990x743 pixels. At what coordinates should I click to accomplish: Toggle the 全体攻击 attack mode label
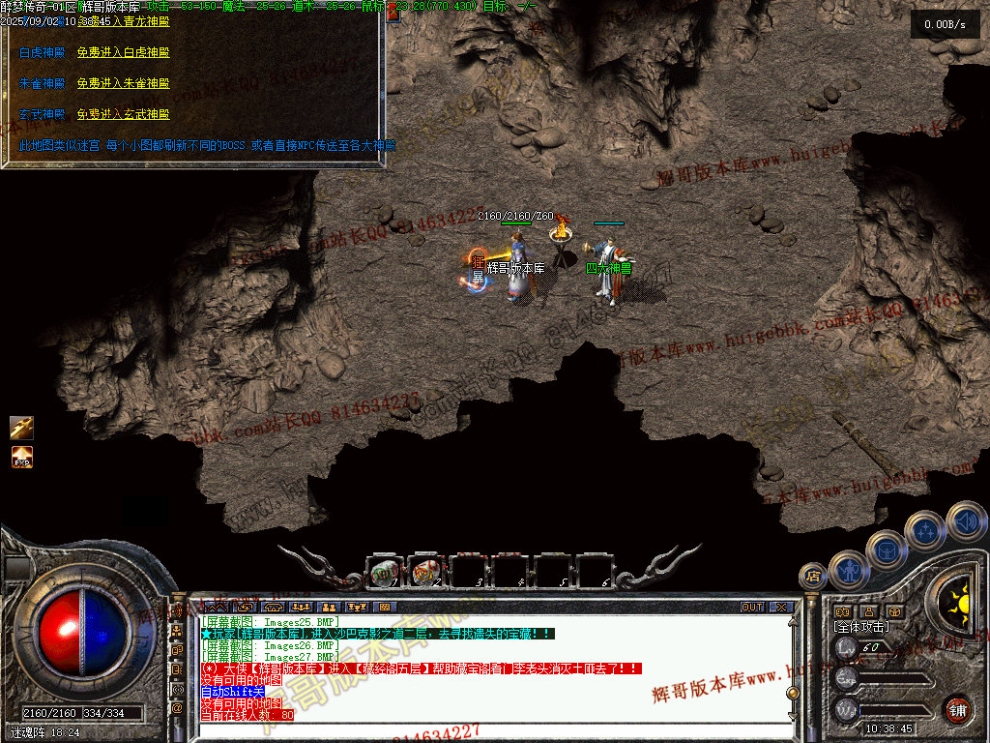(x=861, y=626)
